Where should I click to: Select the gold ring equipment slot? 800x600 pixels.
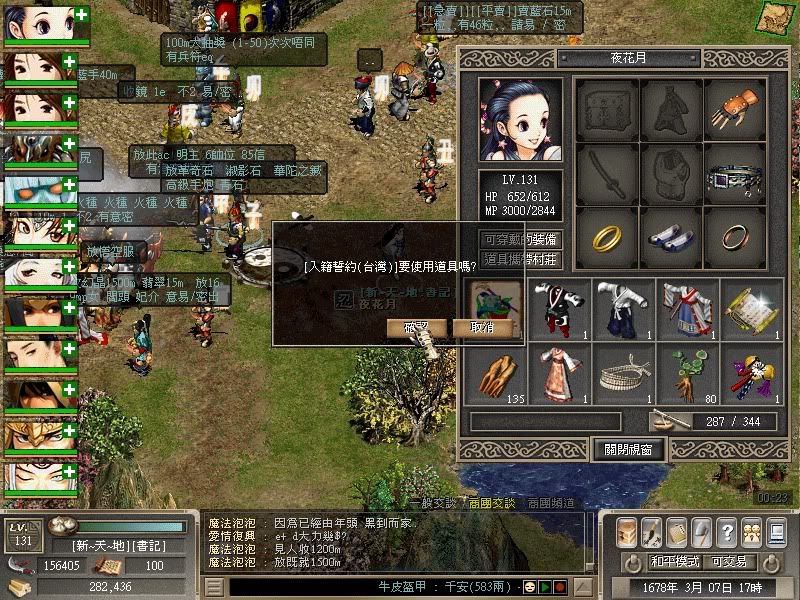(606, 236)
